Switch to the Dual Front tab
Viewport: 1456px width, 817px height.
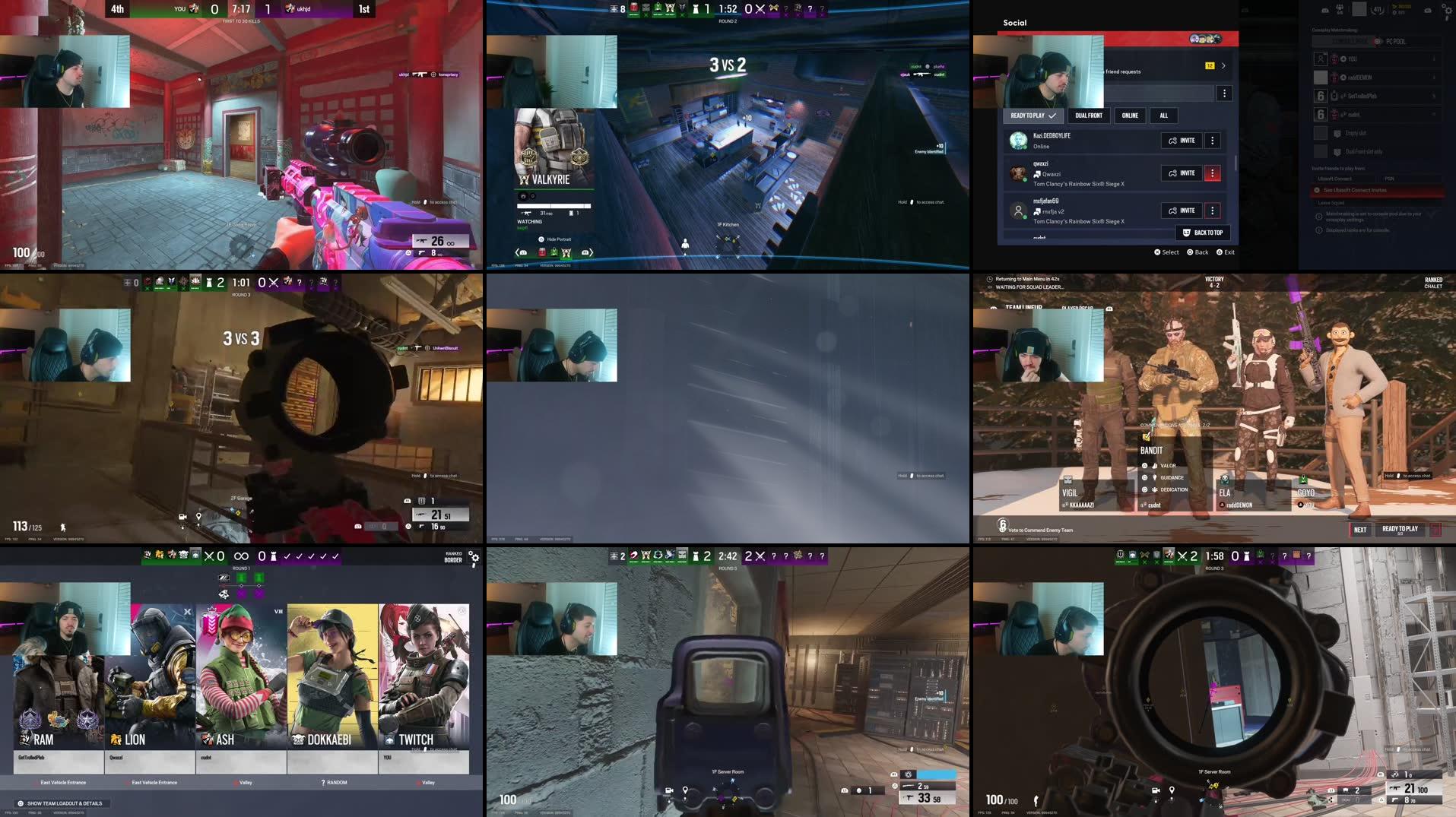(x=1089, y=116)
